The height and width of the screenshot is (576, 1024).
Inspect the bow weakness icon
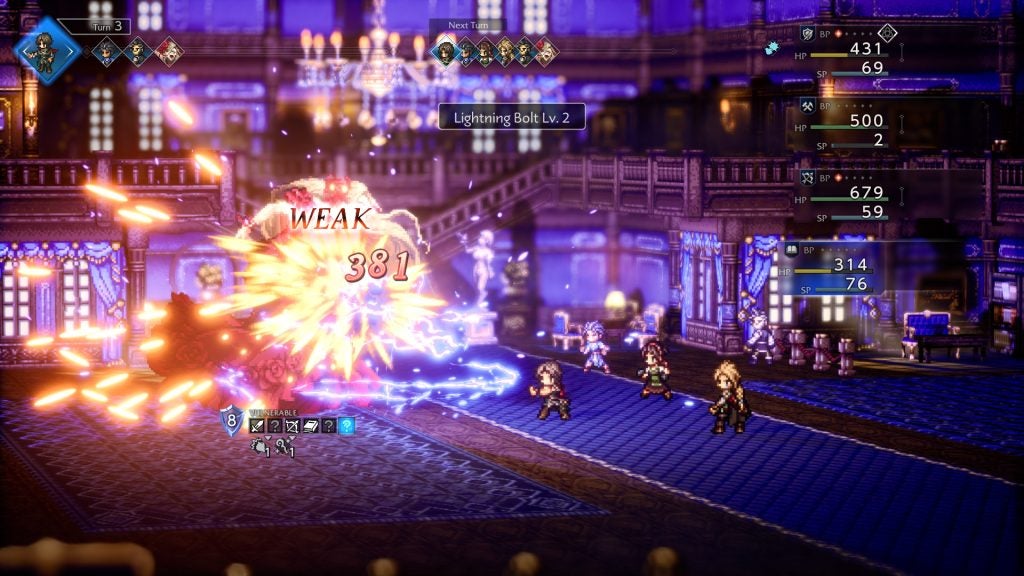[x=292, y=426]
